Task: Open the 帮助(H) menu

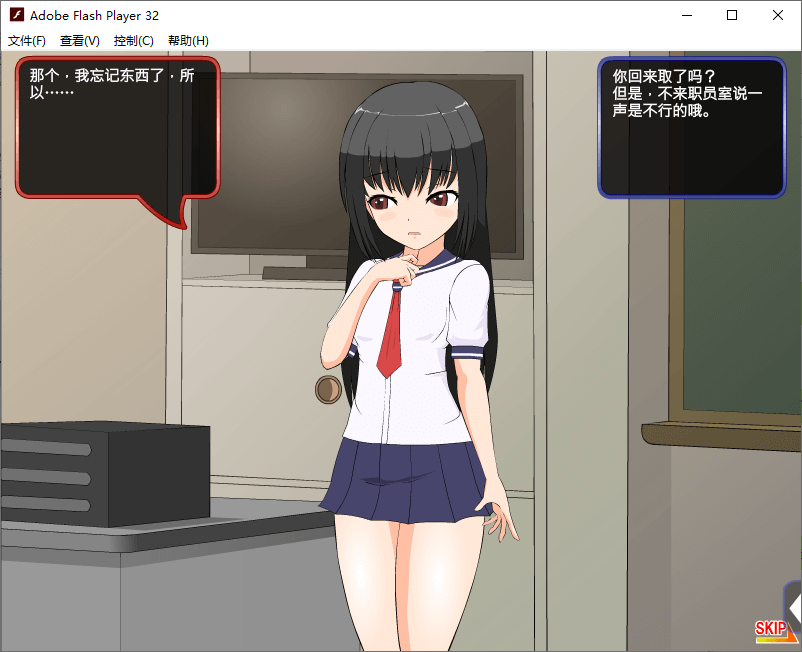Action: (188, 41)
